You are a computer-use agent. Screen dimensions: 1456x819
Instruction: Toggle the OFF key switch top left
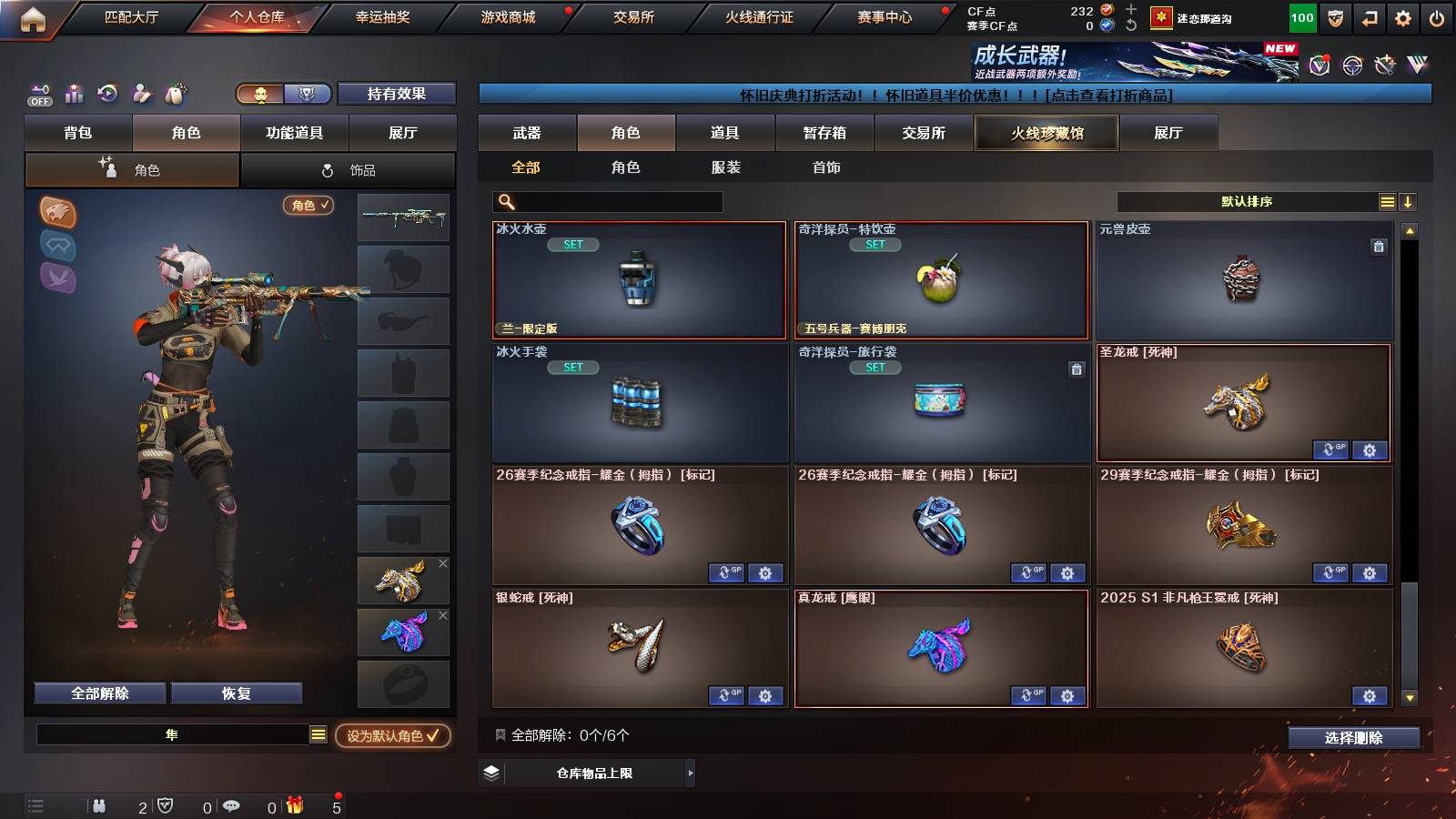click(x=38, y=94)
